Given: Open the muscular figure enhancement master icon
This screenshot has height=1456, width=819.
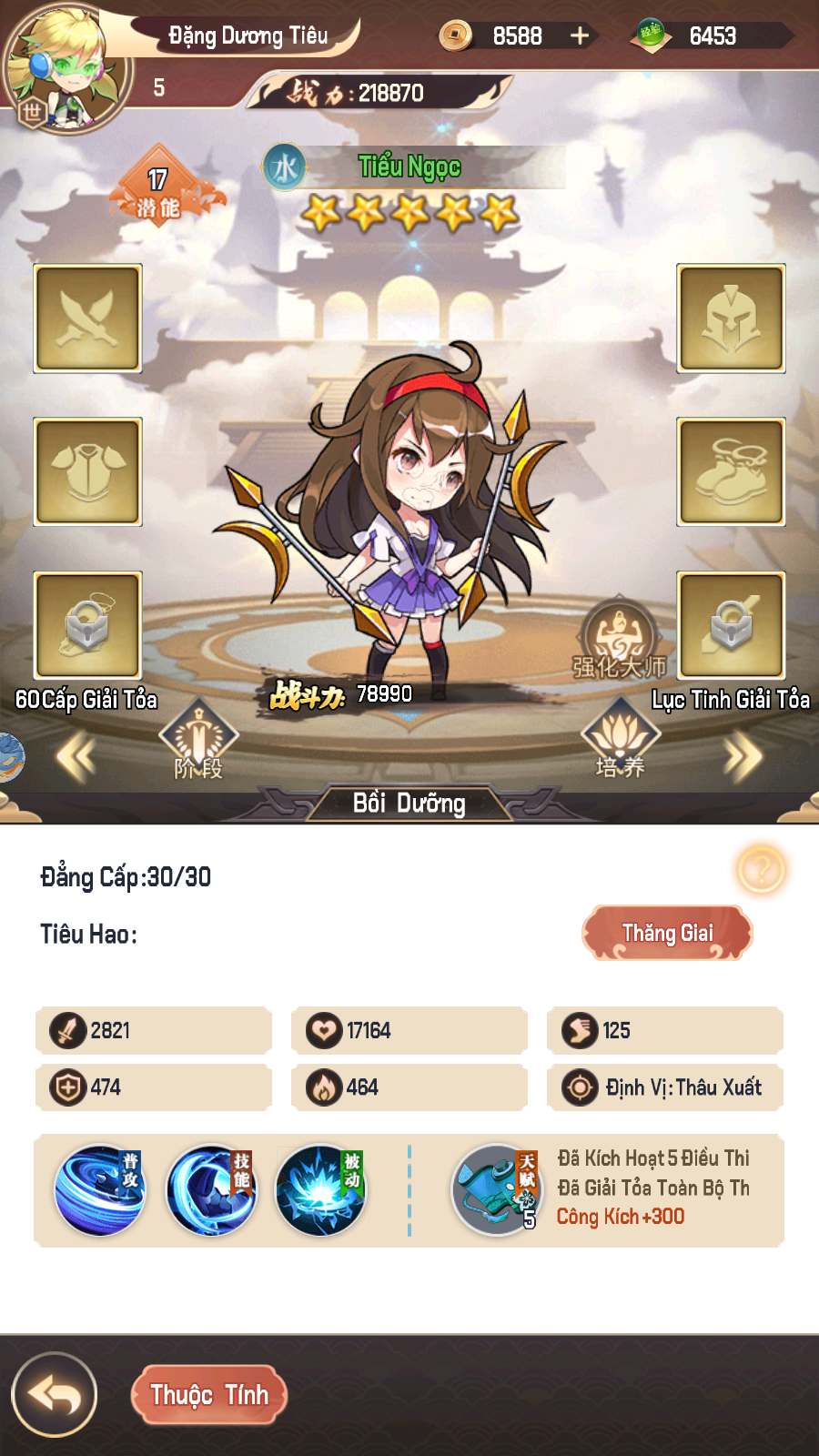Looking at the screenshot, I should (619, 637).
